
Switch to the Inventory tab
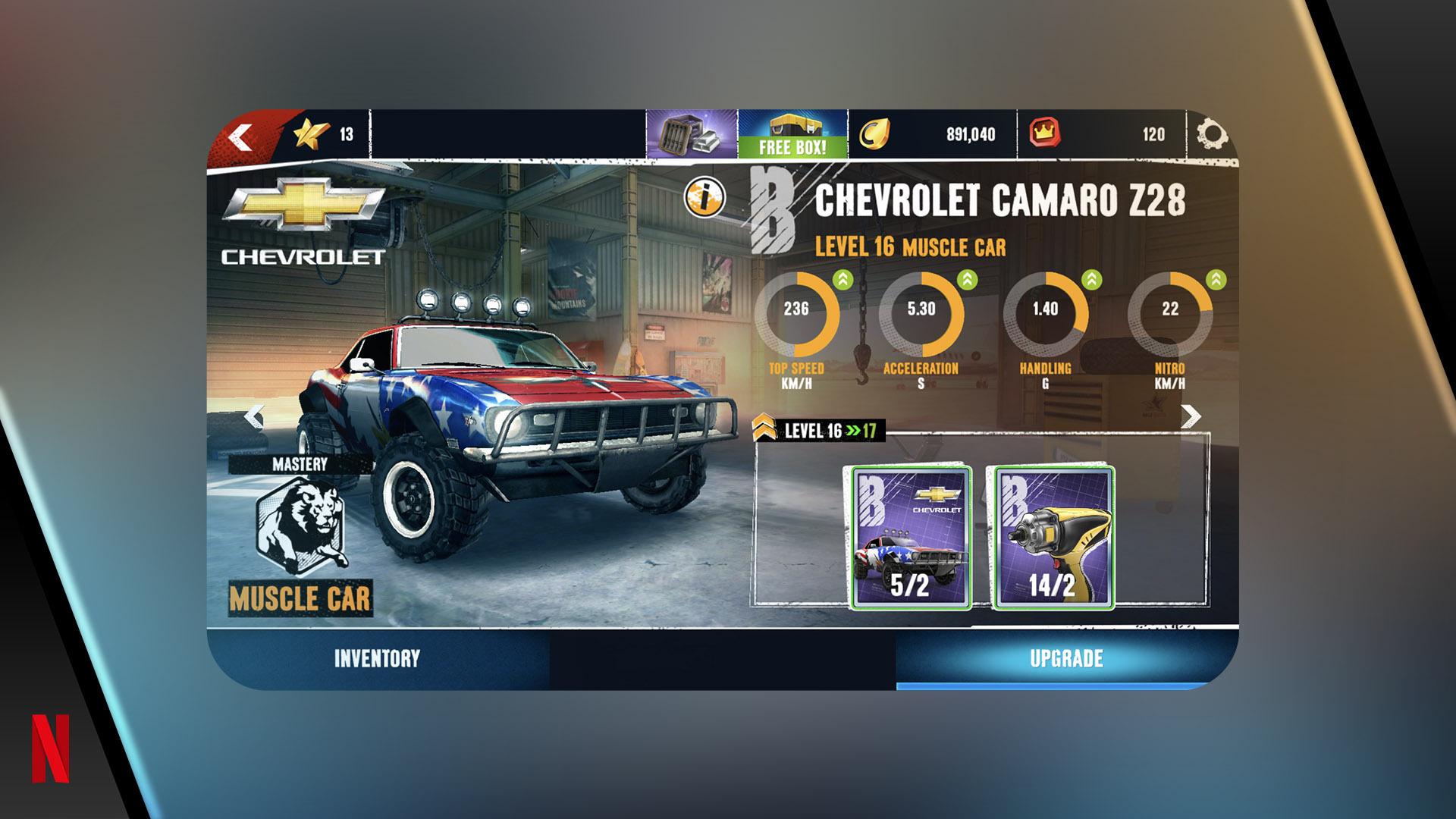point(377,658)
